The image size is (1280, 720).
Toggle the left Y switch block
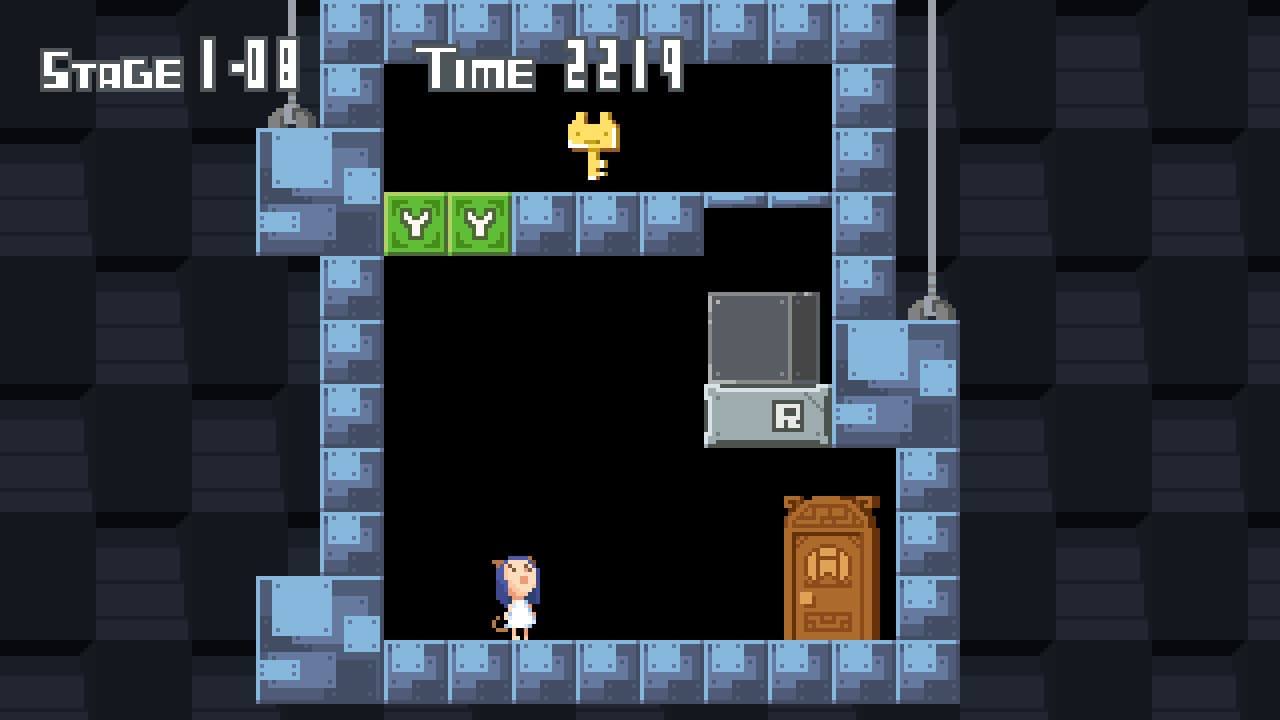415,225
